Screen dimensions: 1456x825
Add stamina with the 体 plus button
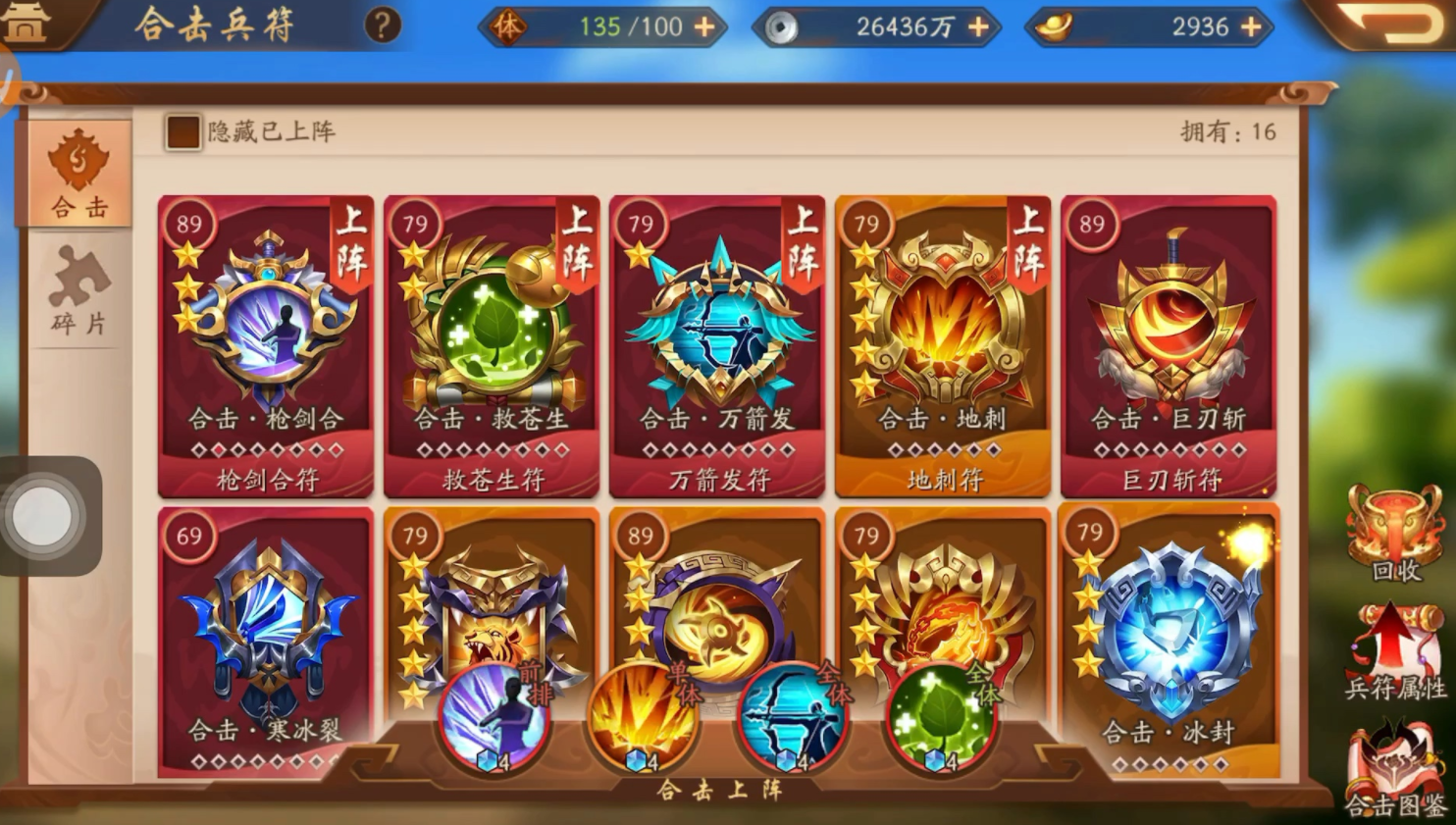[x=703, y=26]
